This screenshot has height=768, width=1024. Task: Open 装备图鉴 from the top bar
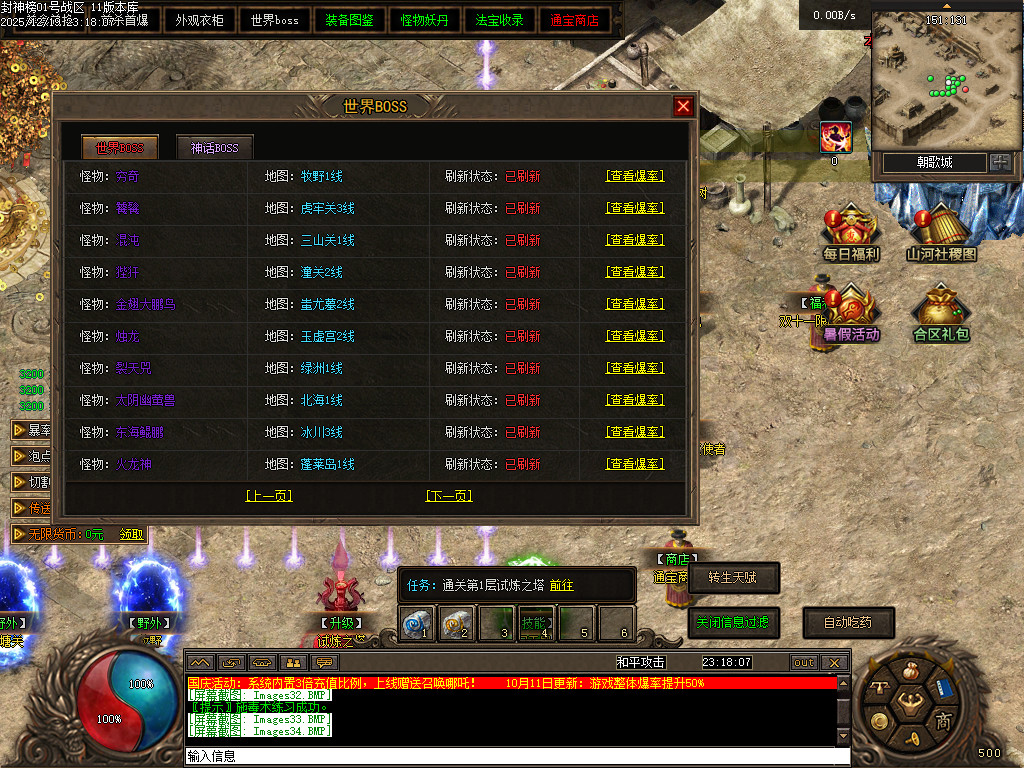[349, 20]
